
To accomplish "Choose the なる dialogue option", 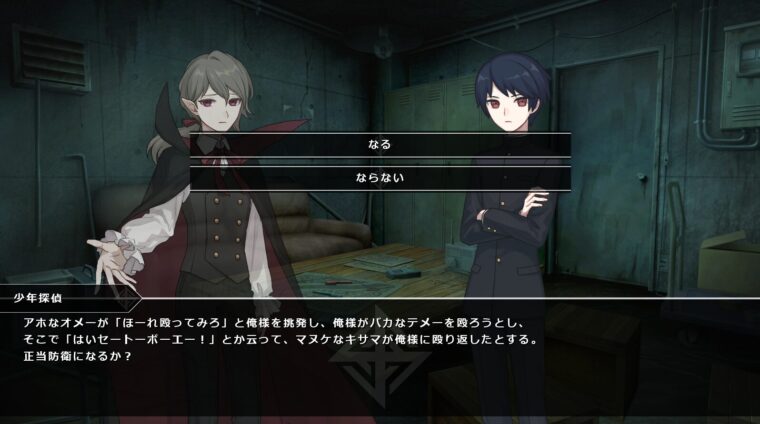I will 380,144.
